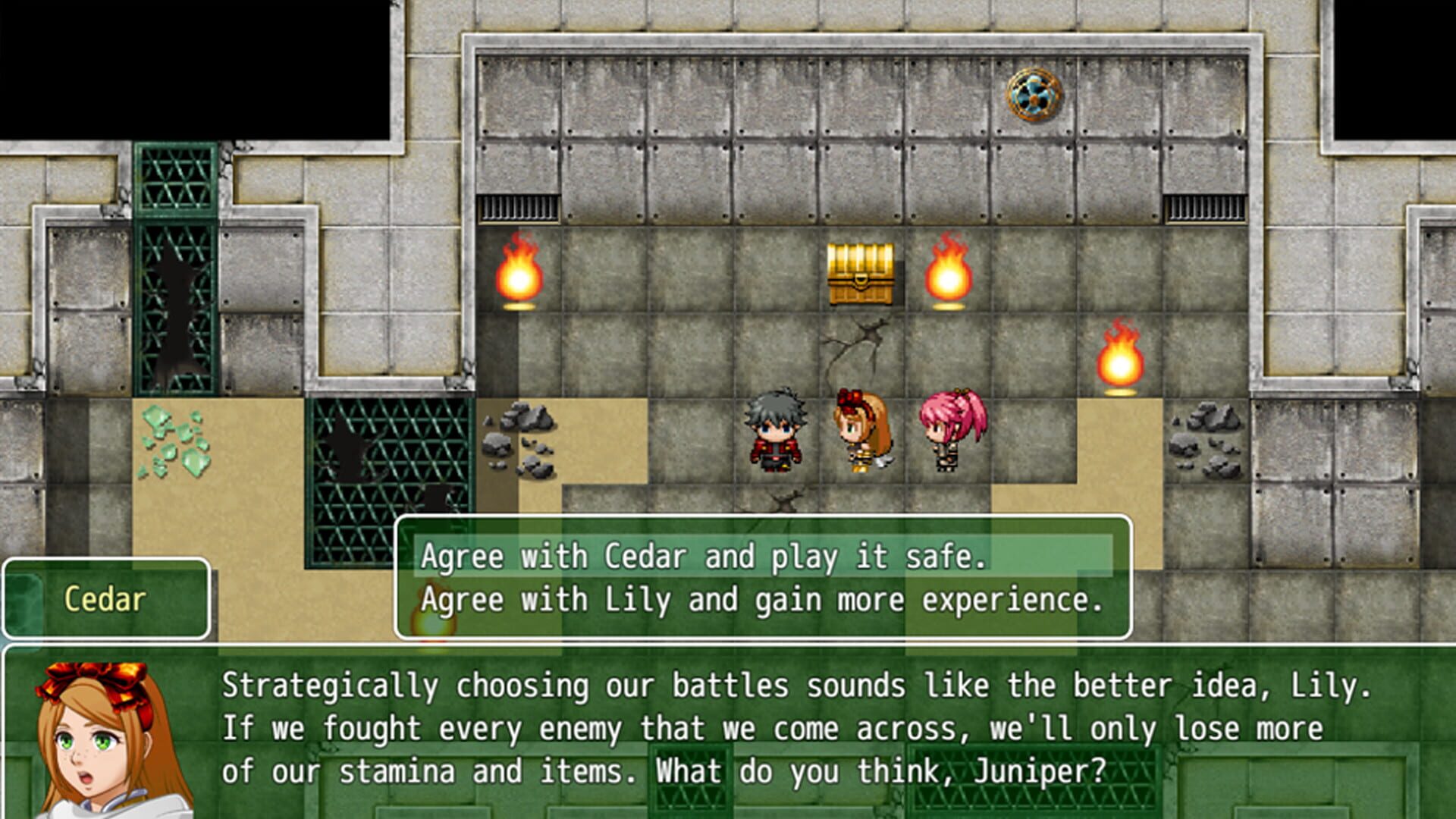This screenshot has width=1456, height=819.
Task: Click the torch flame right of the chest
Action: pos(946,277)
